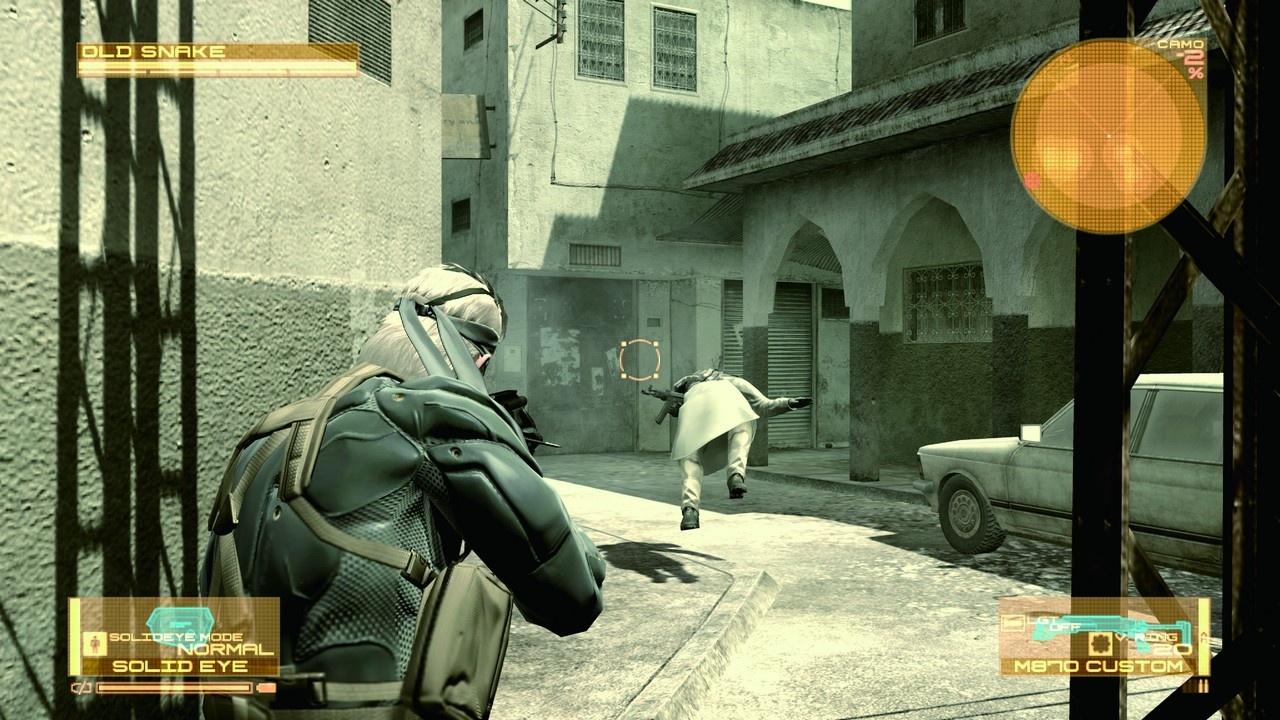Expand the ammo selector chevron near the 20 count
Image resolution: width=1280 pixels, height=720 pixels.
1202,638
